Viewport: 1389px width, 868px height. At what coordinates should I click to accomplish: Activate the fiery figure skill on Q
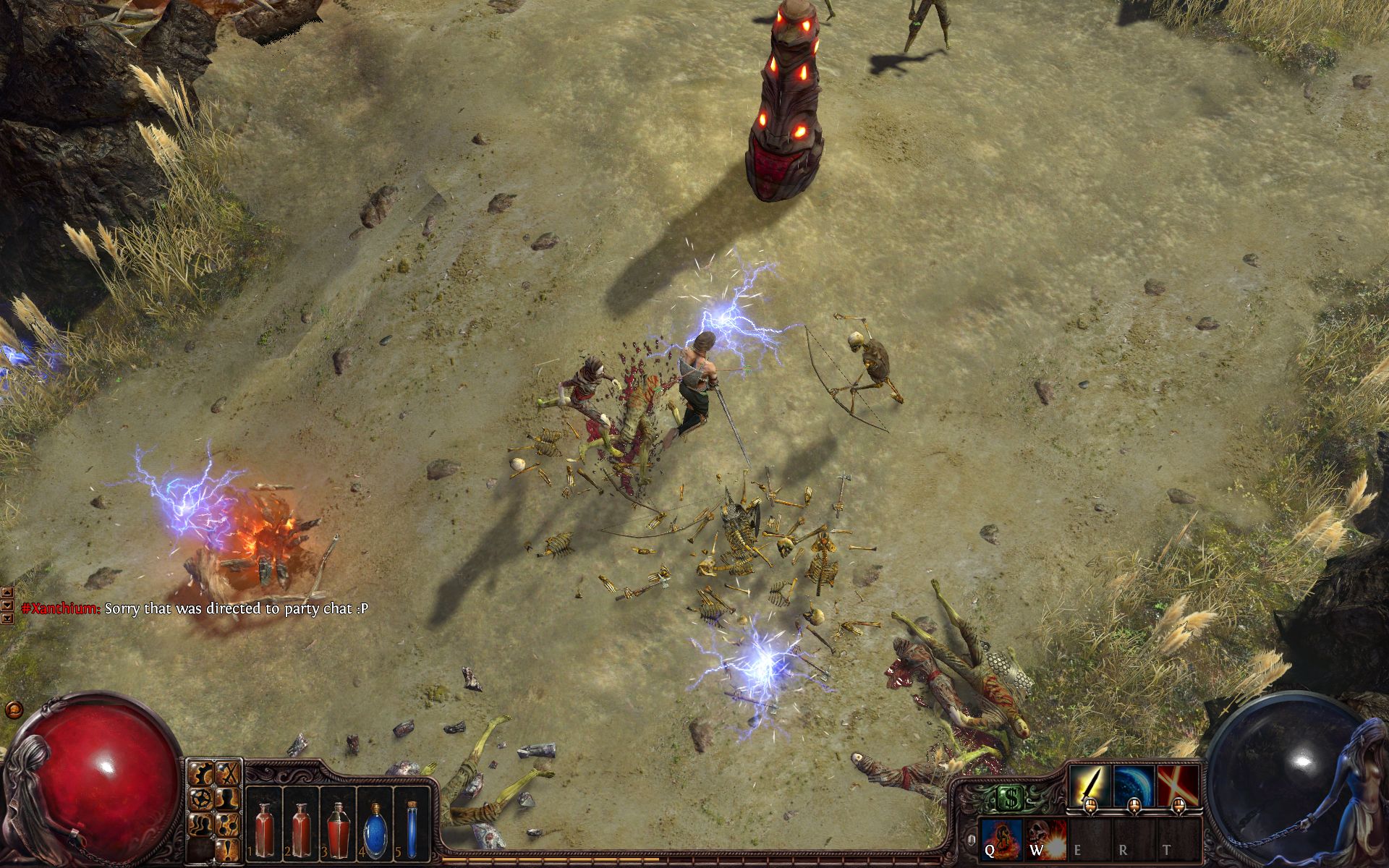click(1001, 839)
